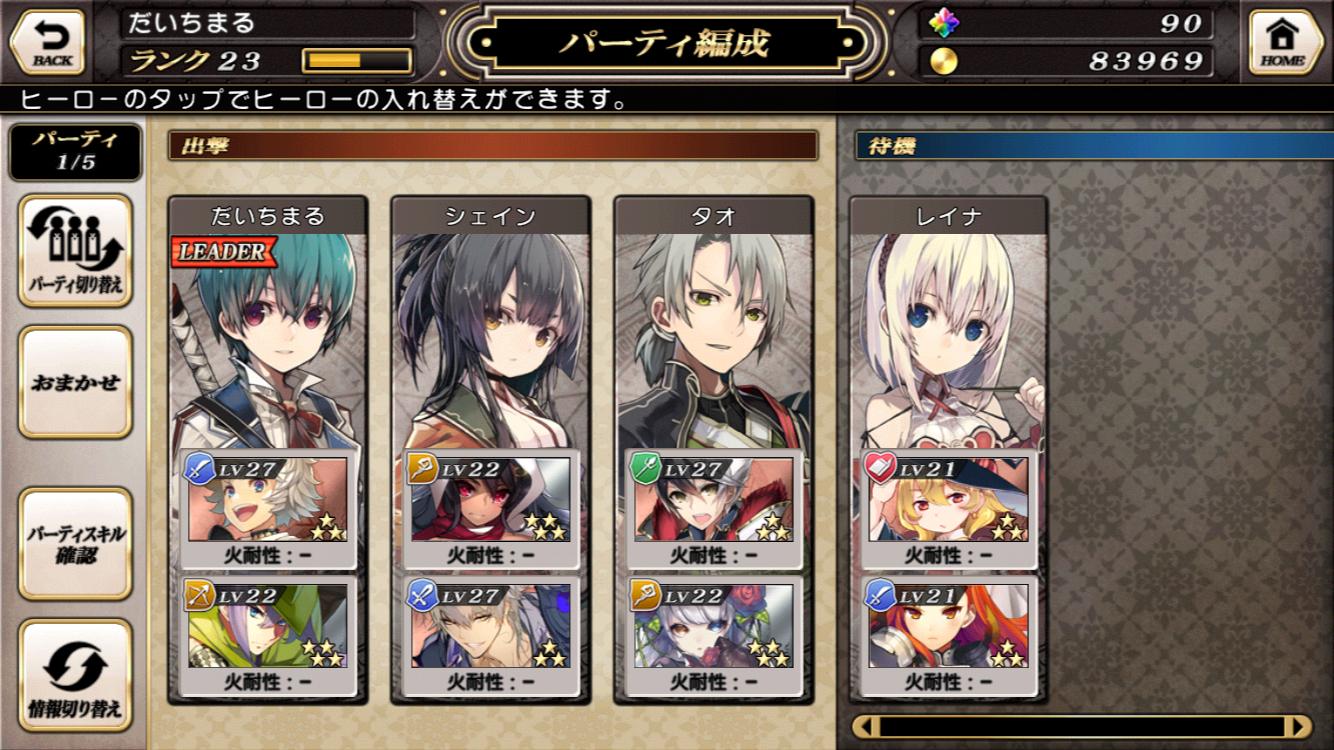The width and height of the screenshot is (1334, 750).
Task: Toggle the 情報切り替え info switch button
Action: click(75, 675)
